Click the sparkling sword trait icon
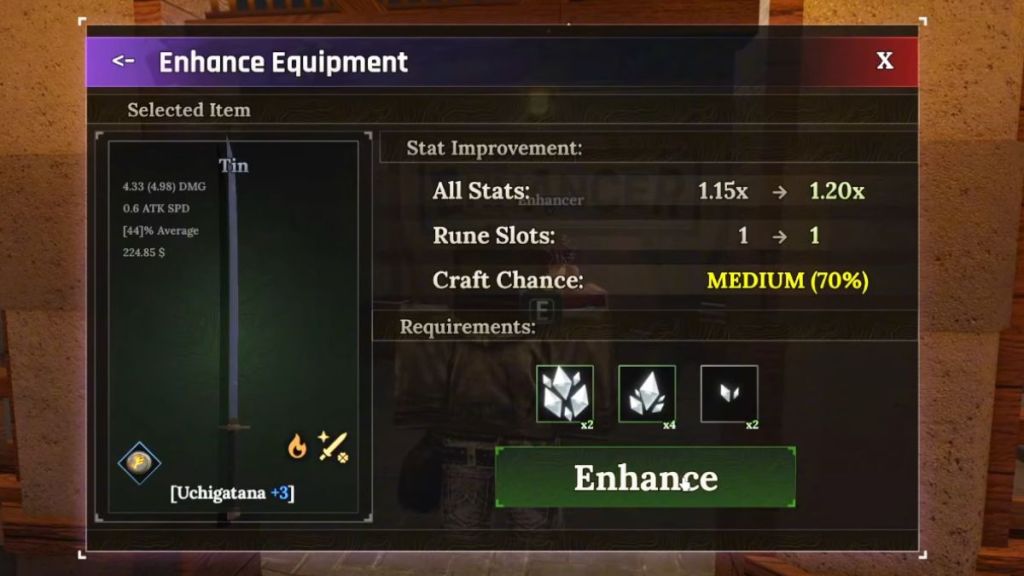Image resolution: width=1024 pixels, height=576 pixels. (333, 446)
